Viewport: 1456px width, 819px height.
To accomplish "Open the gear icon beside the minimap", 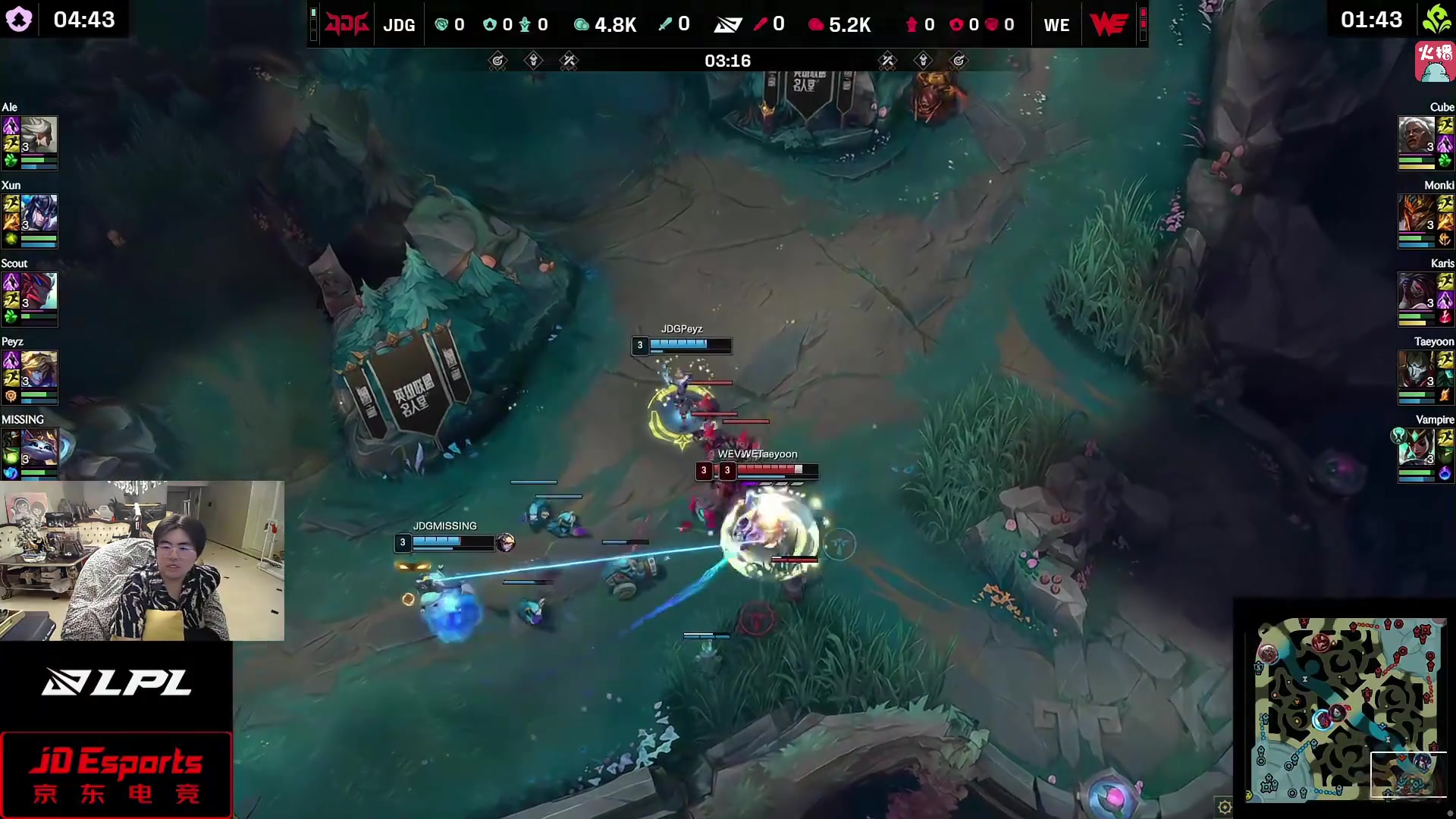I will click(x=1224, y=807).
